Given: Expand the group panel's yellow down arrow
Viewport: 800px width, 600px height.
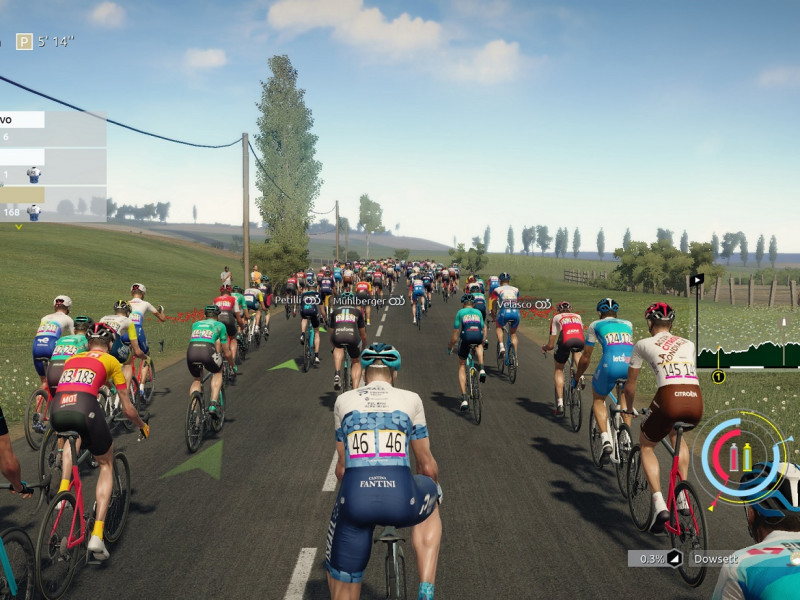Looking at the screenshot, I should [x=18, y=227].
